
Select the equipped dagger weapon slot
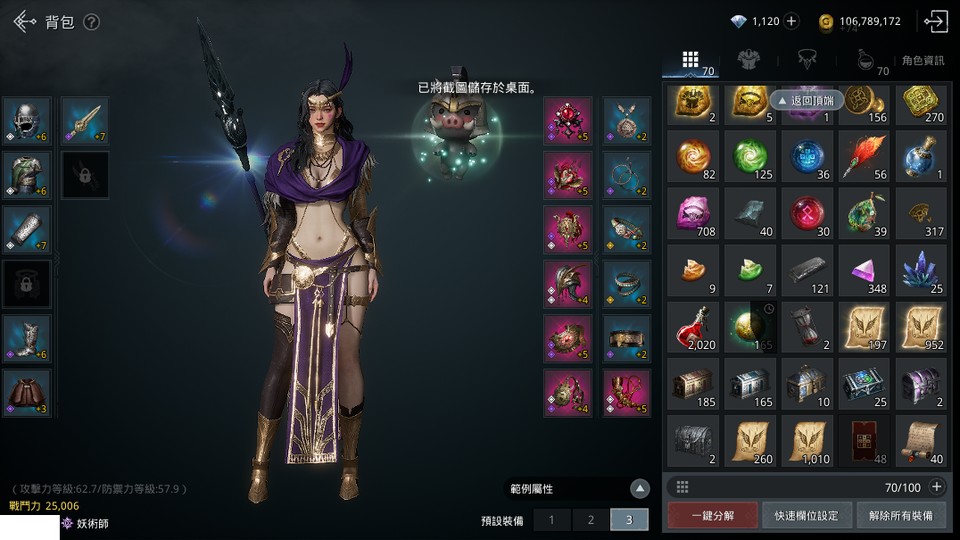tap(85, 121)
